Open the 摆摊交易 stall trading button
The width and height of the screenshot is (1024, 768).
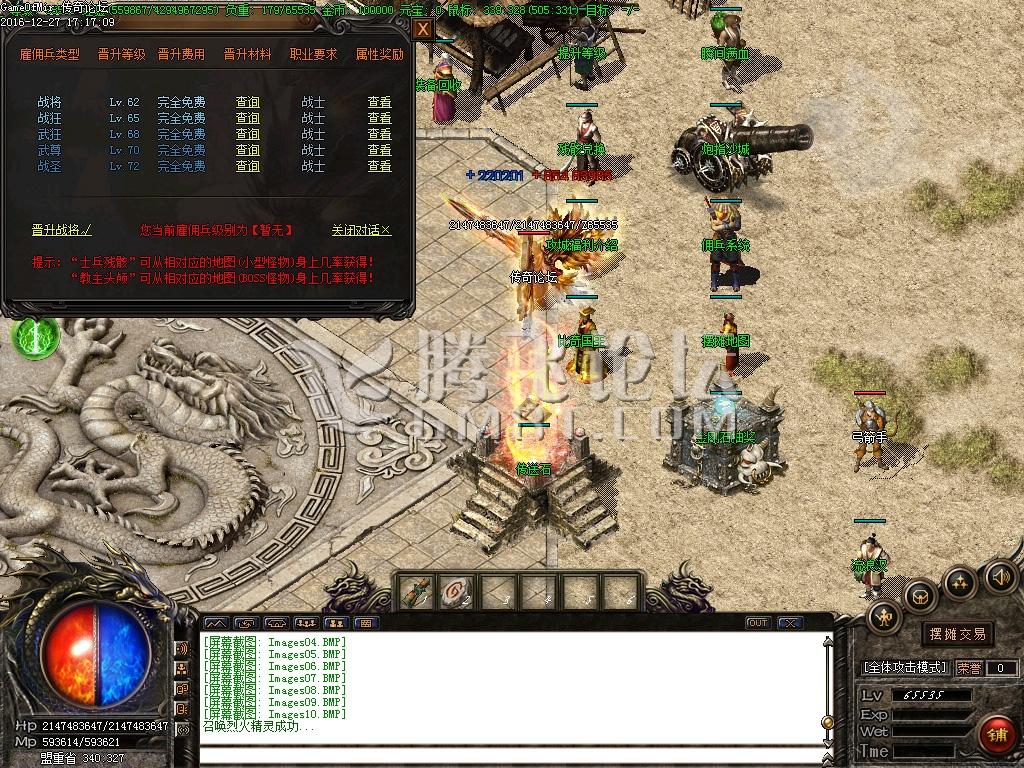click(957, 634)
